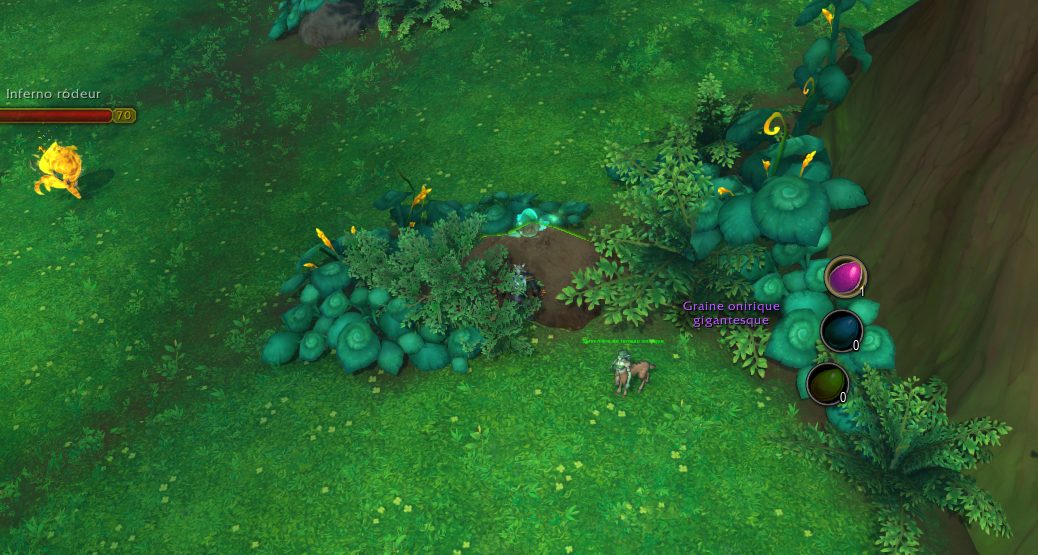Select the purple dream seed icon

point(845,276)
